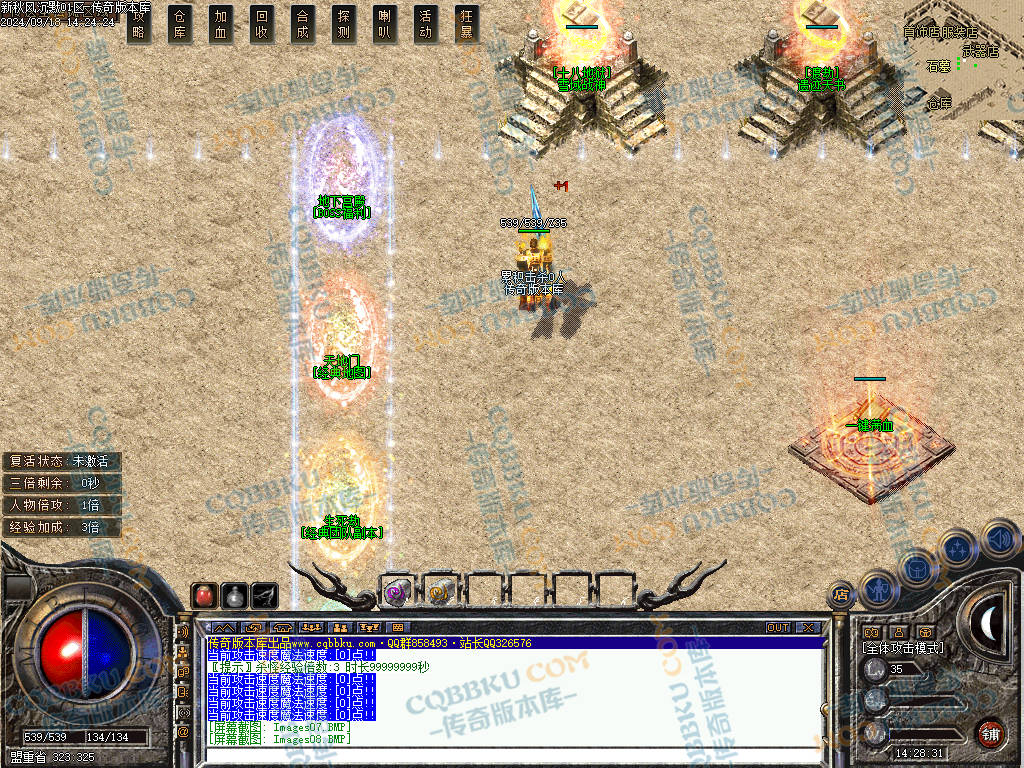1024x768 pixels.
Task: Select the 喇叭 horn broadcast button
Action: click(x=384, y=24)
